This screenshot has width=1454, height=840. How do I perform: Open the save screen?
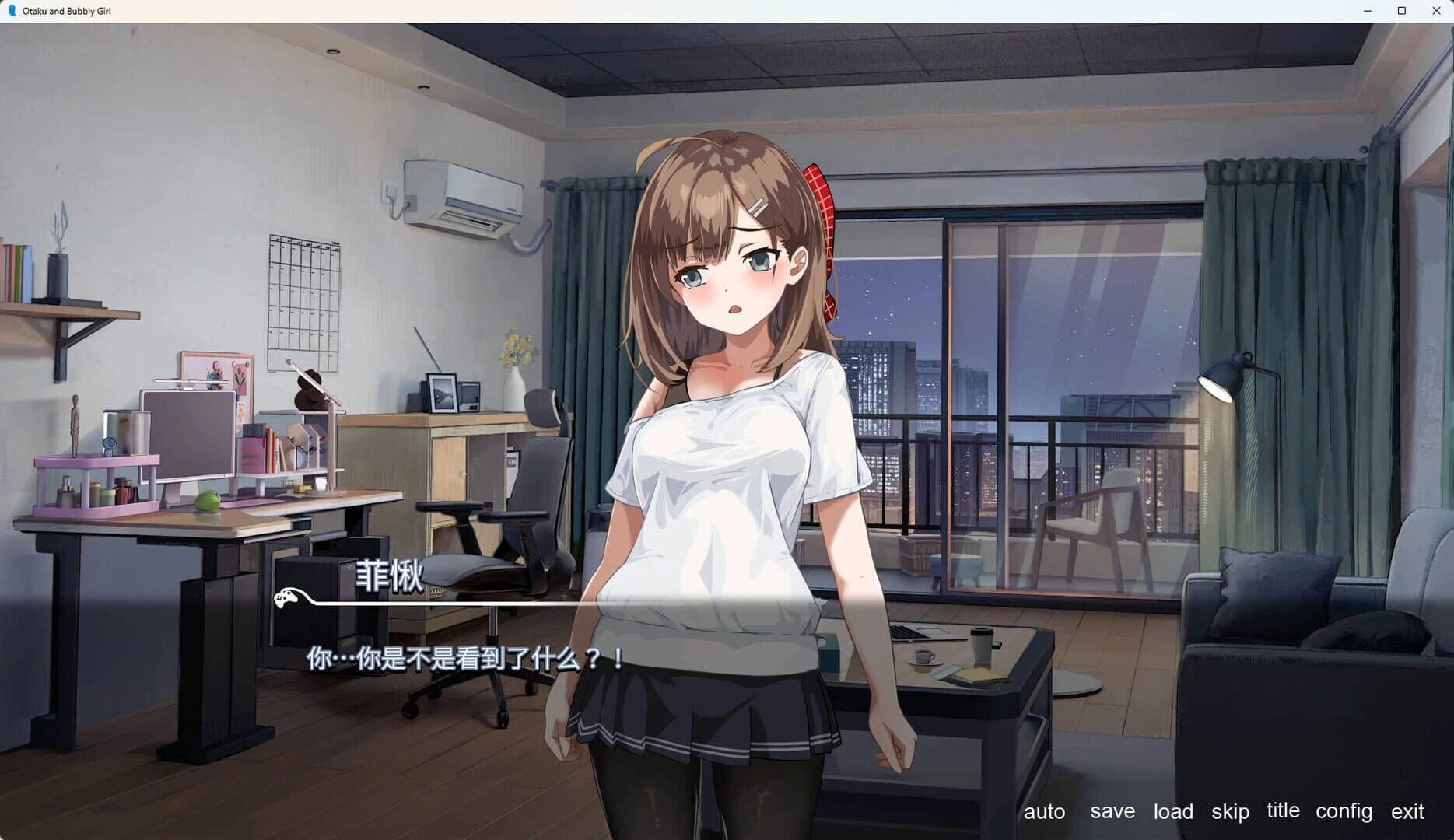(1112, 811)
